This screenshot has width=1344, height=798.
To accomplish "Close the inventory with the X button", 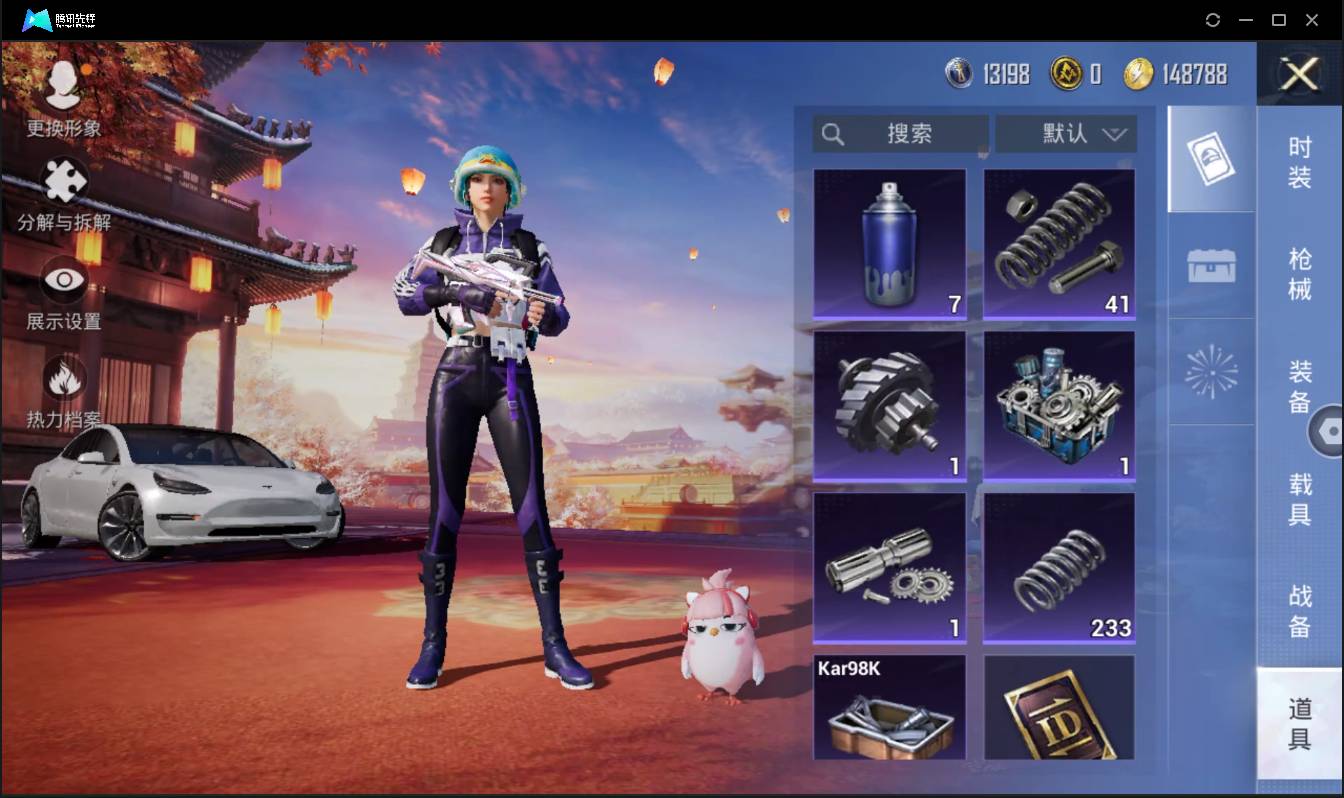I will pos(1299,74).
